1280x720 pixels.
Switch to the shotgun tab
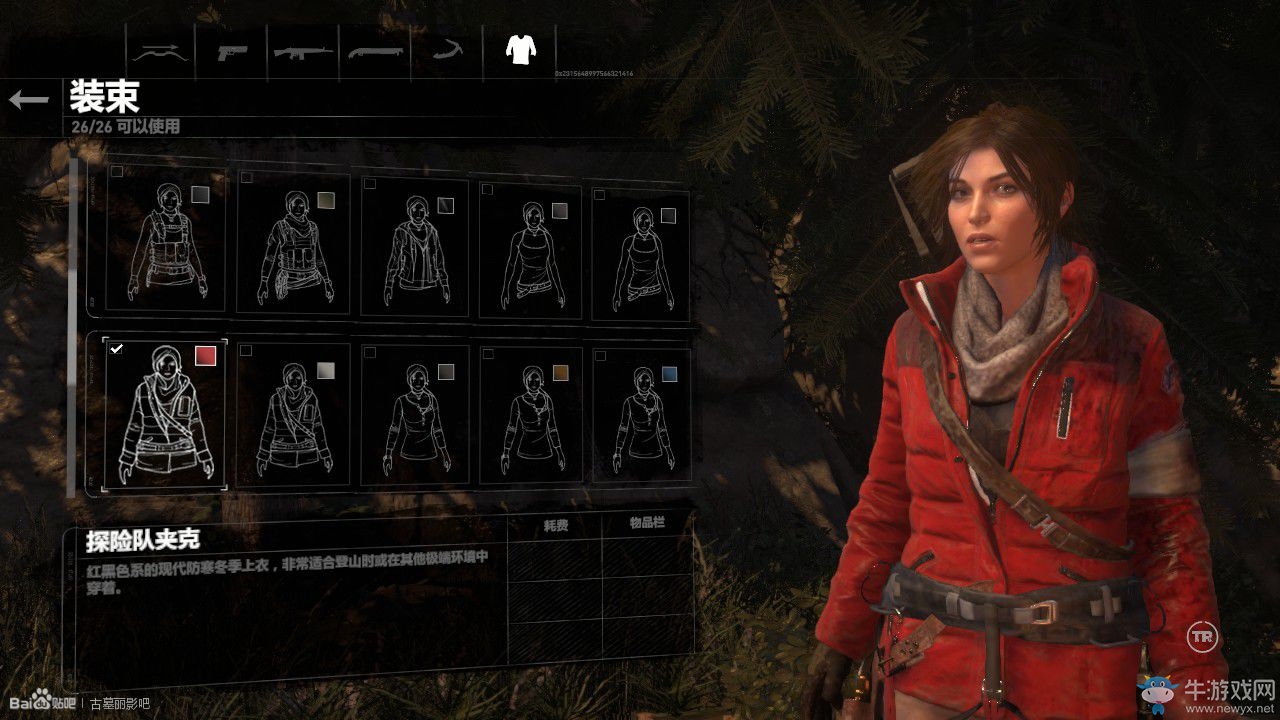point(375,52)
